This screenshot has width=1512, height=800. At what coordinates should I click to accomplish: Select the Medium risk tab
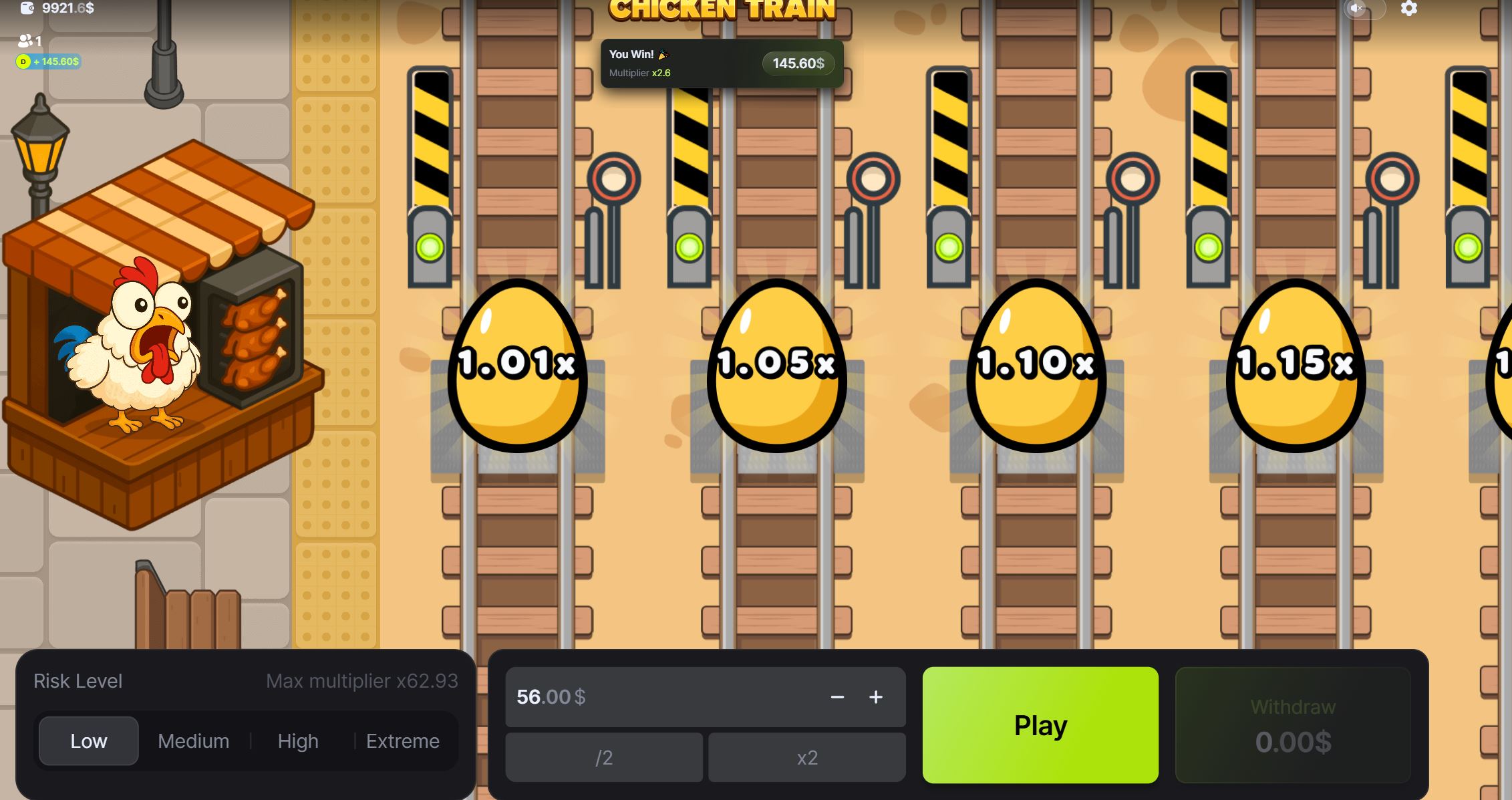click(x=193, y=741)
